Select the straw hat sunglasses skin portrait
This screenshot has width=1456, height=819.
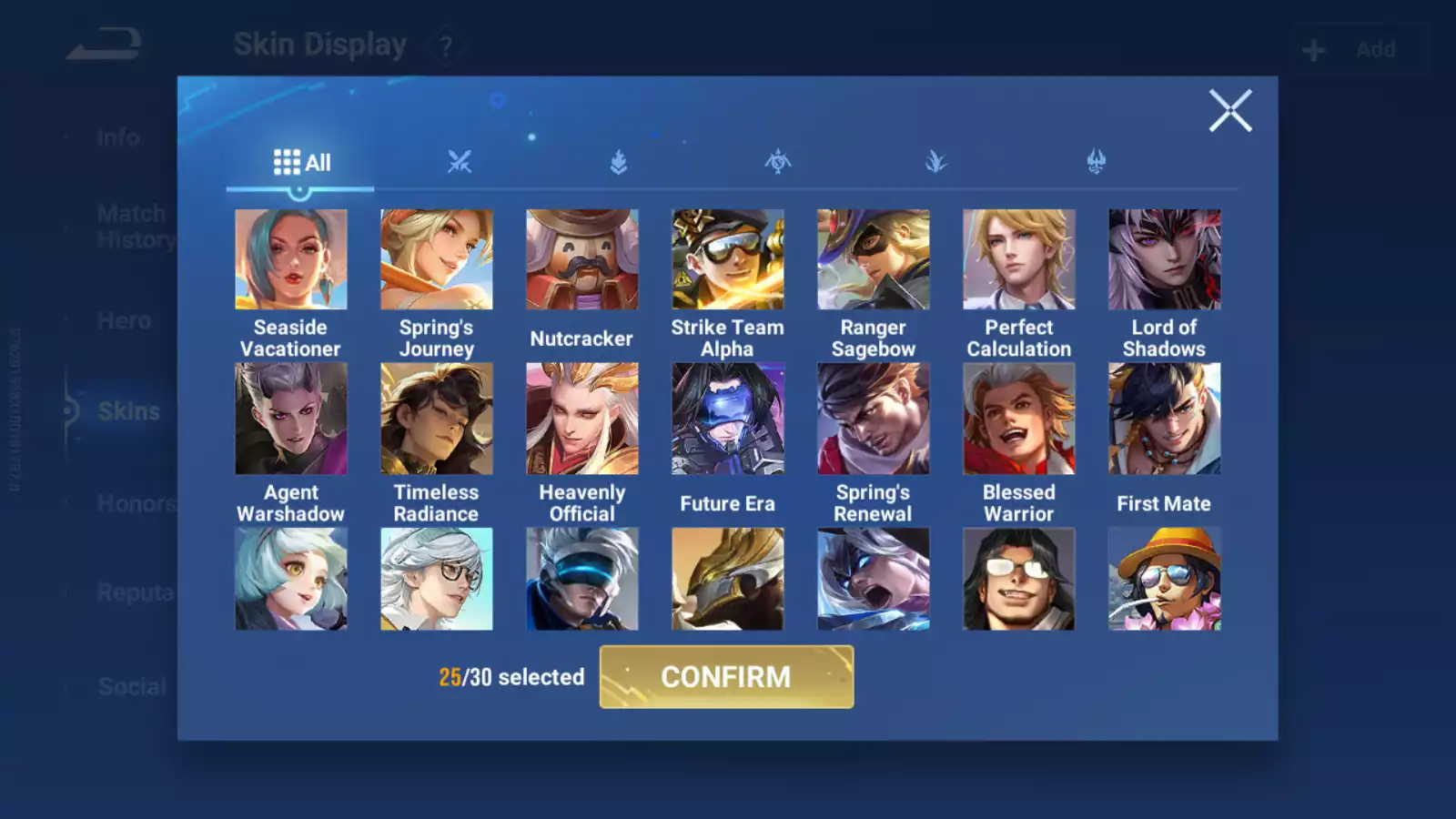[x=1165, y=580]
